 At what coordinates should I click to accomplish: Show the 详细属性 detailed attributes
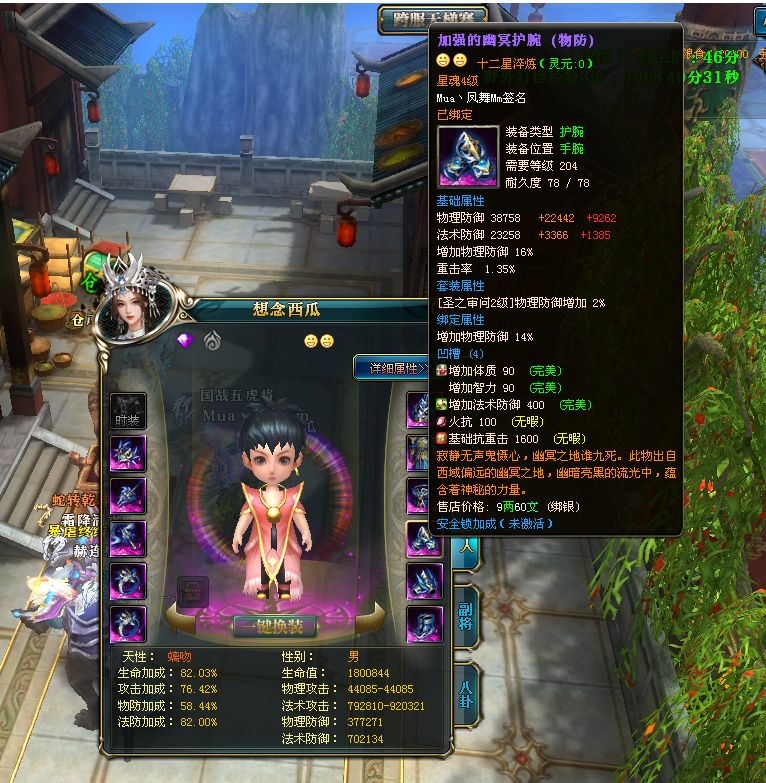tap(392, 368)
